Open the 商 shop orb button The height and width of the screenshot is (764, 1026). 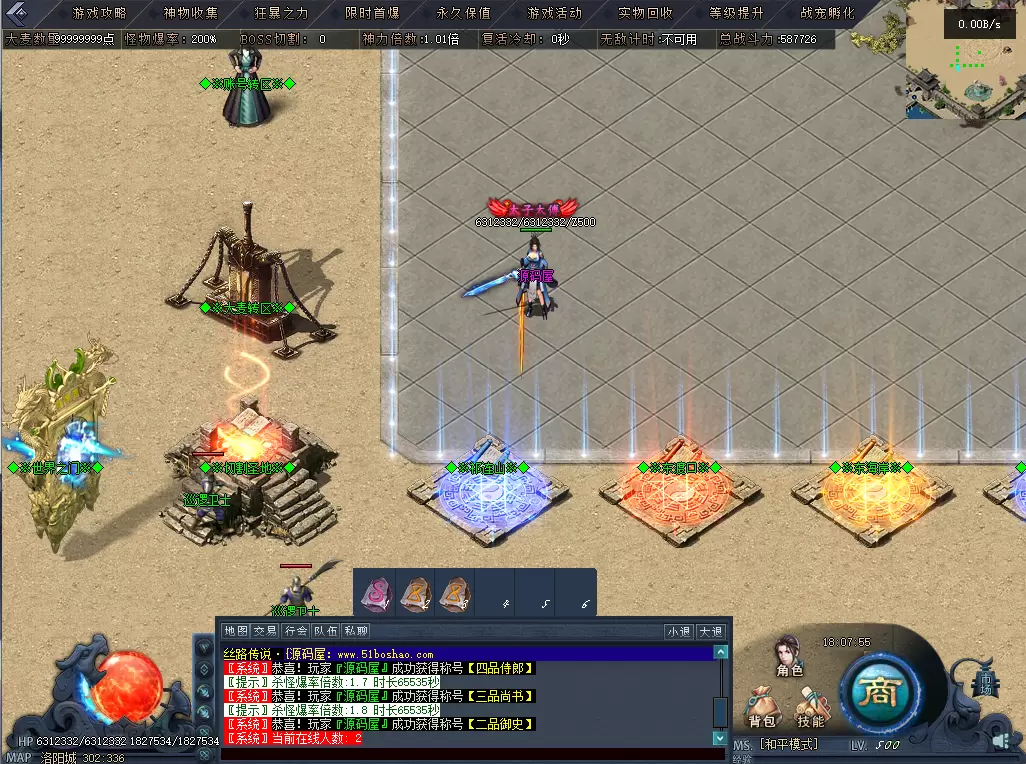click(x=878, y=693)
